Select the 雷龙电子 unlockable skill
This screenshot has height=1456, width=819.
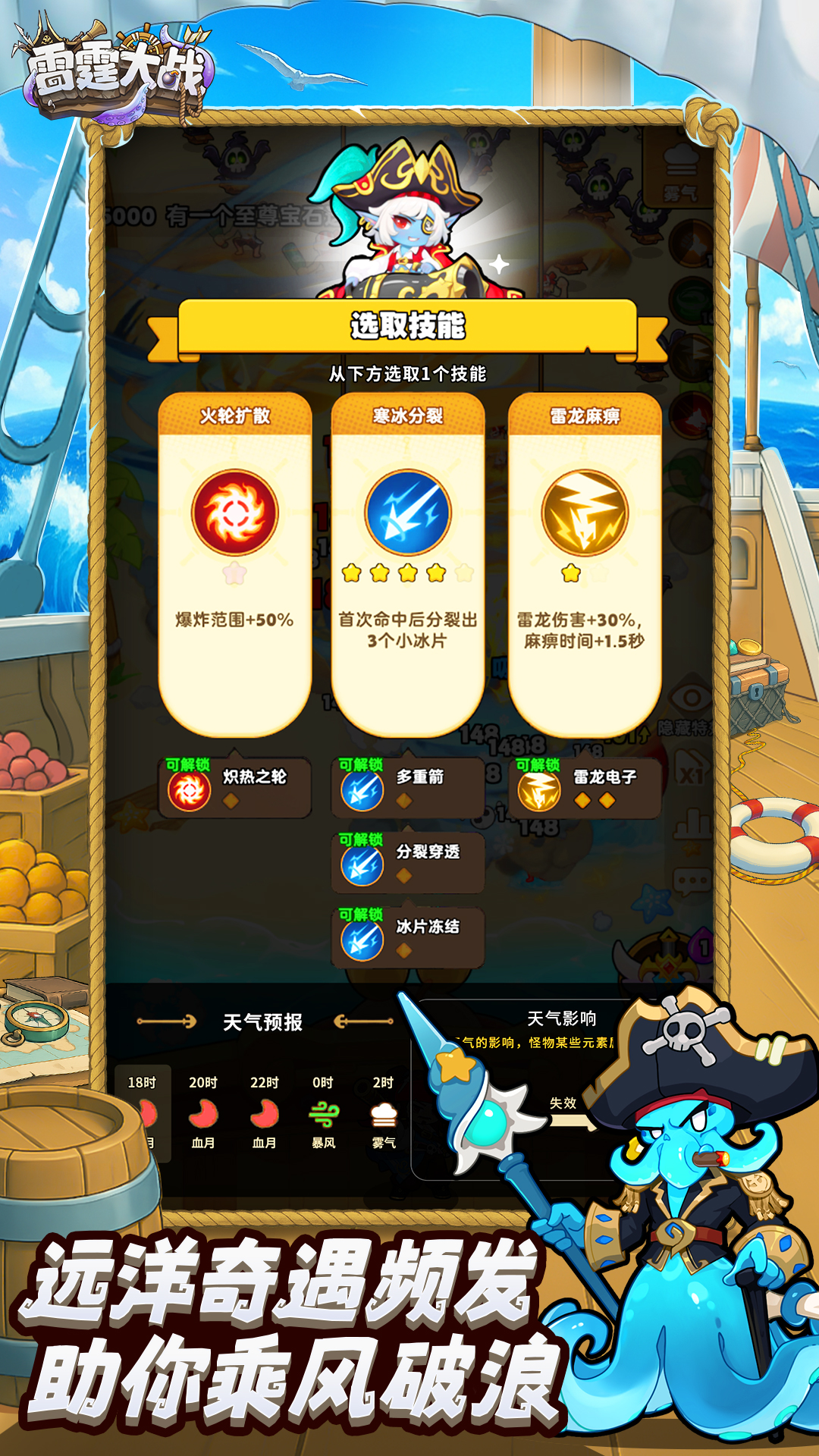point(585,788)
